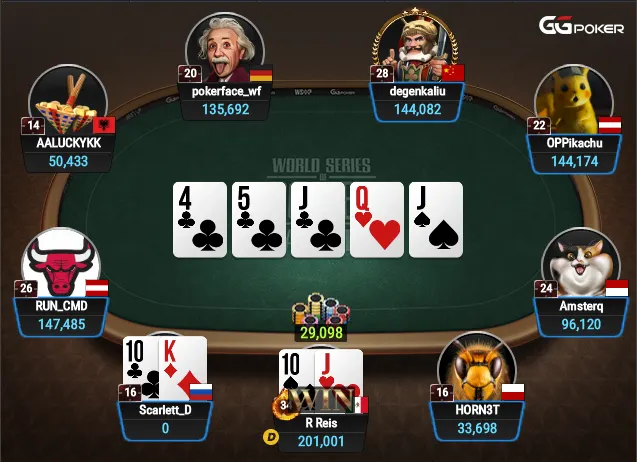Select R Reis's player name plate
This screenshot has width=637, height=462.
click(x=322, y=431)
